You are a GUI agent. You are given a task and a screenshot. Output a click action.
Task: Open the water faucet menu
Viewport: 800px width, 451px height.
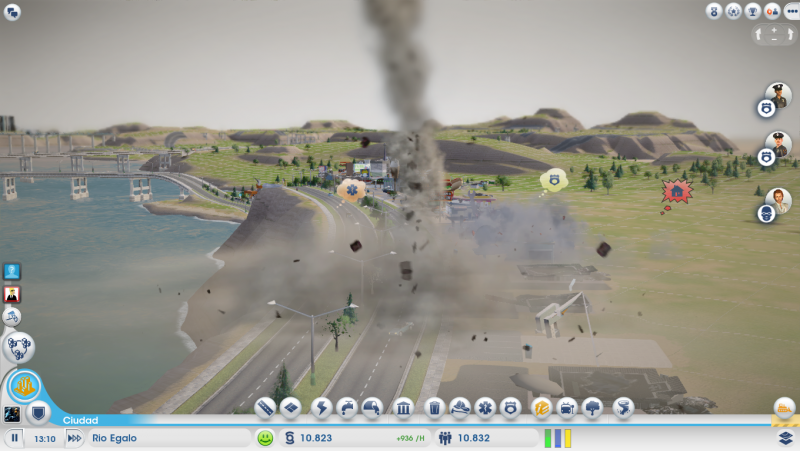347,408
